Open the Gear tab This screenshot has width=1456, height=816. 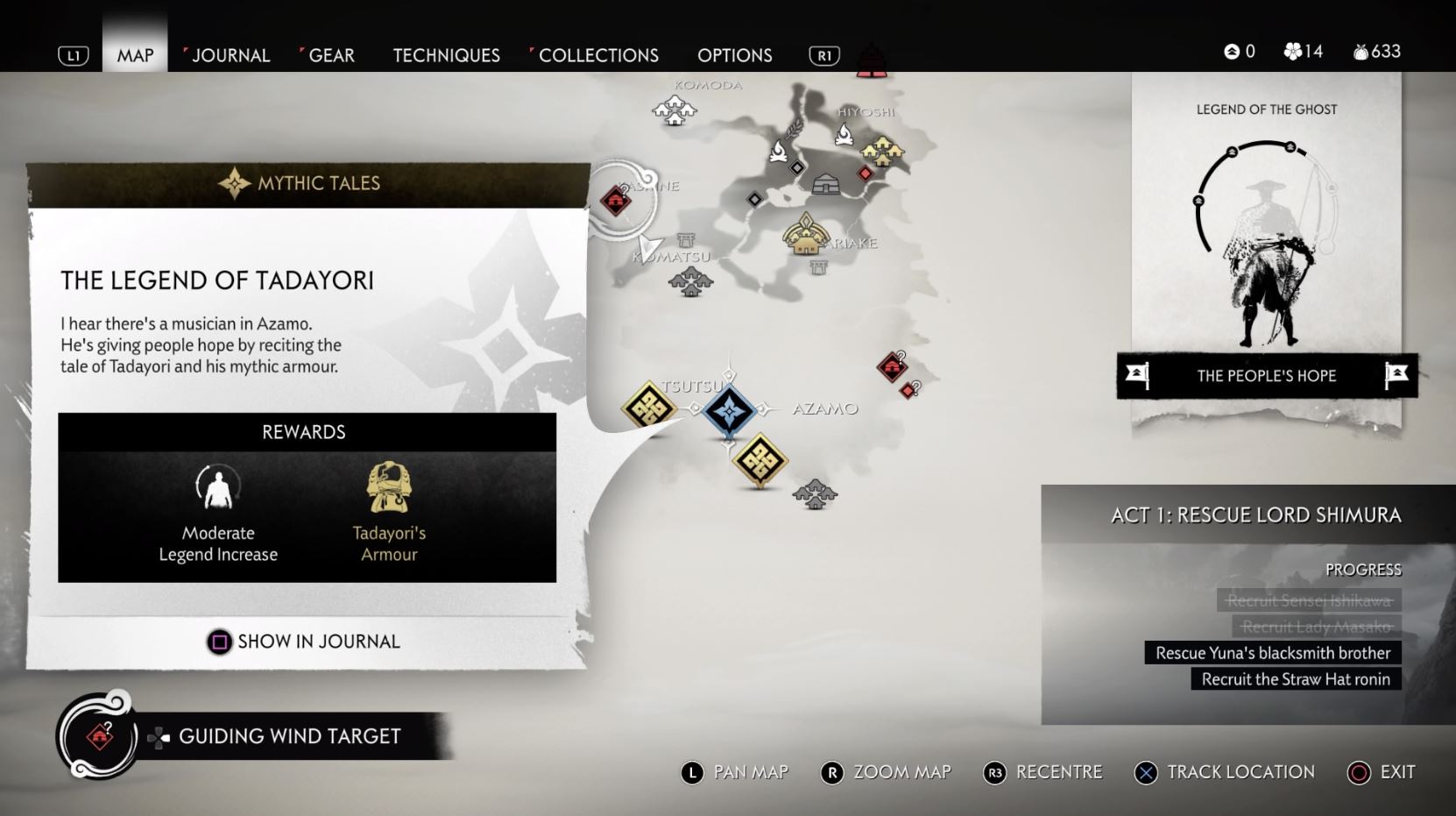pos(331,55)
